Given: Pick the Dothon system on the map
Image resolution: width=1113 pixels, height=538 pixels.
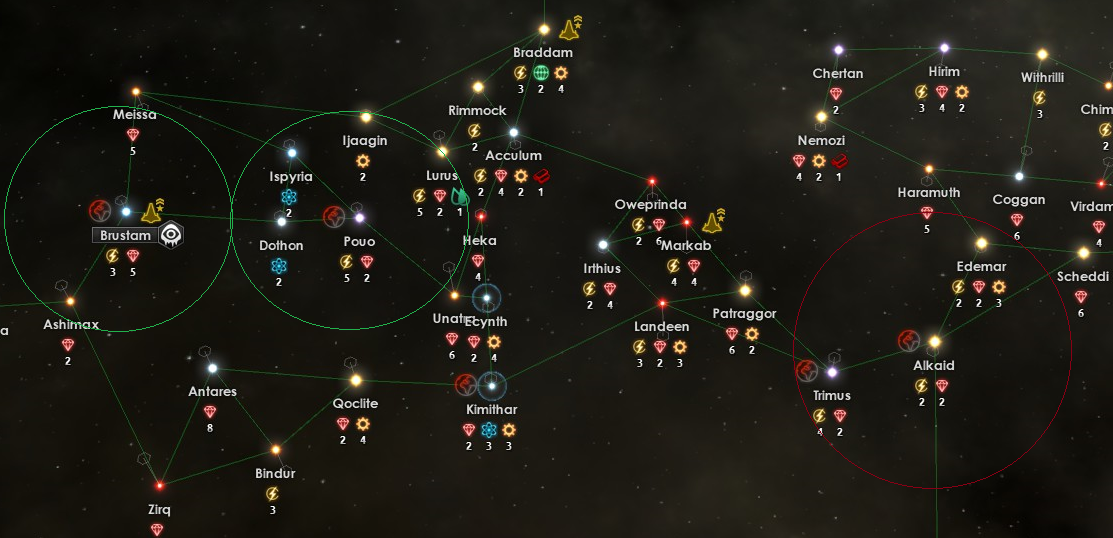Looking at the screenshot, I should [x=281, y=221].
